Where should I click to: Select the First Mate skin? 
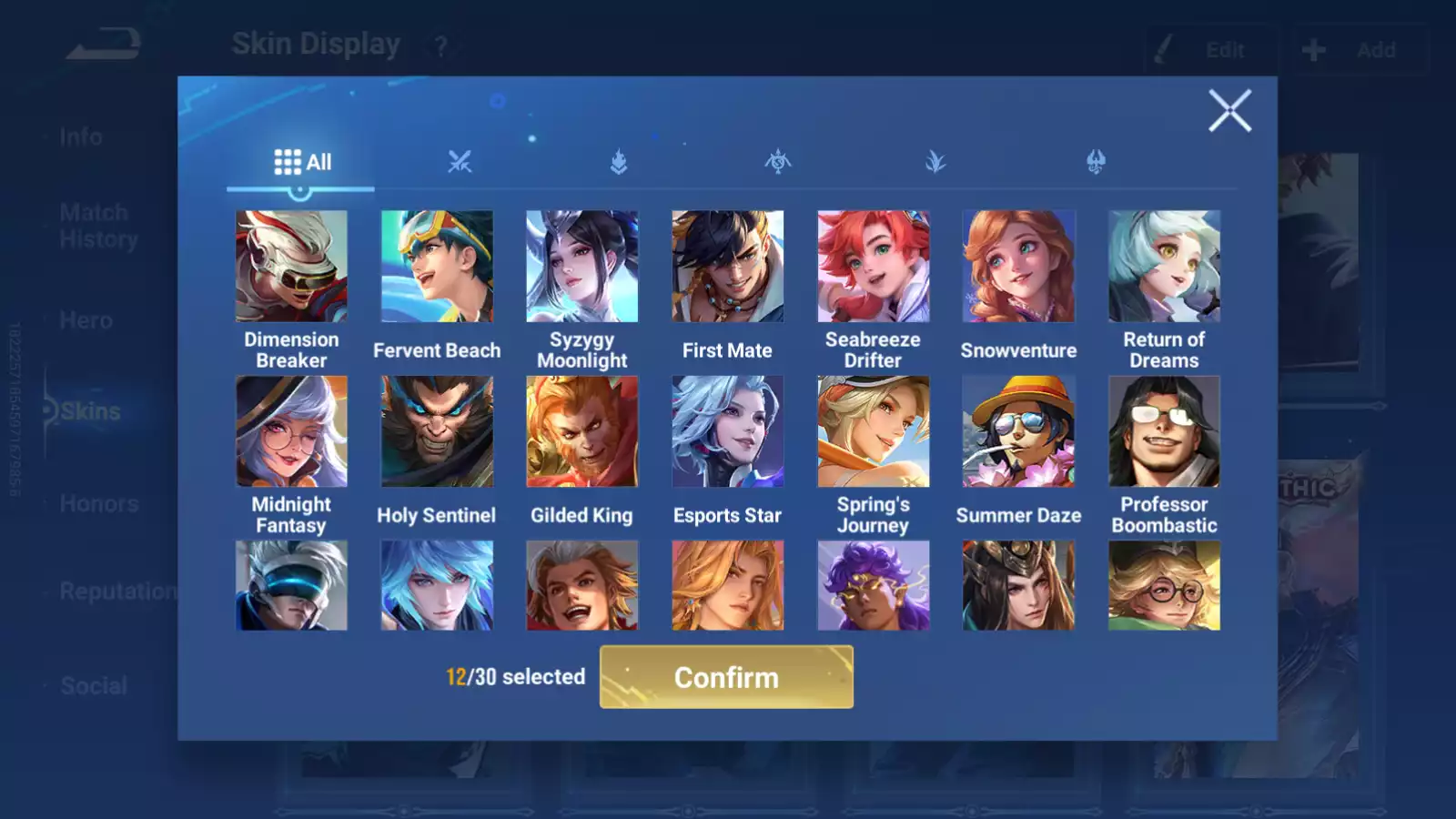(727, 267)
